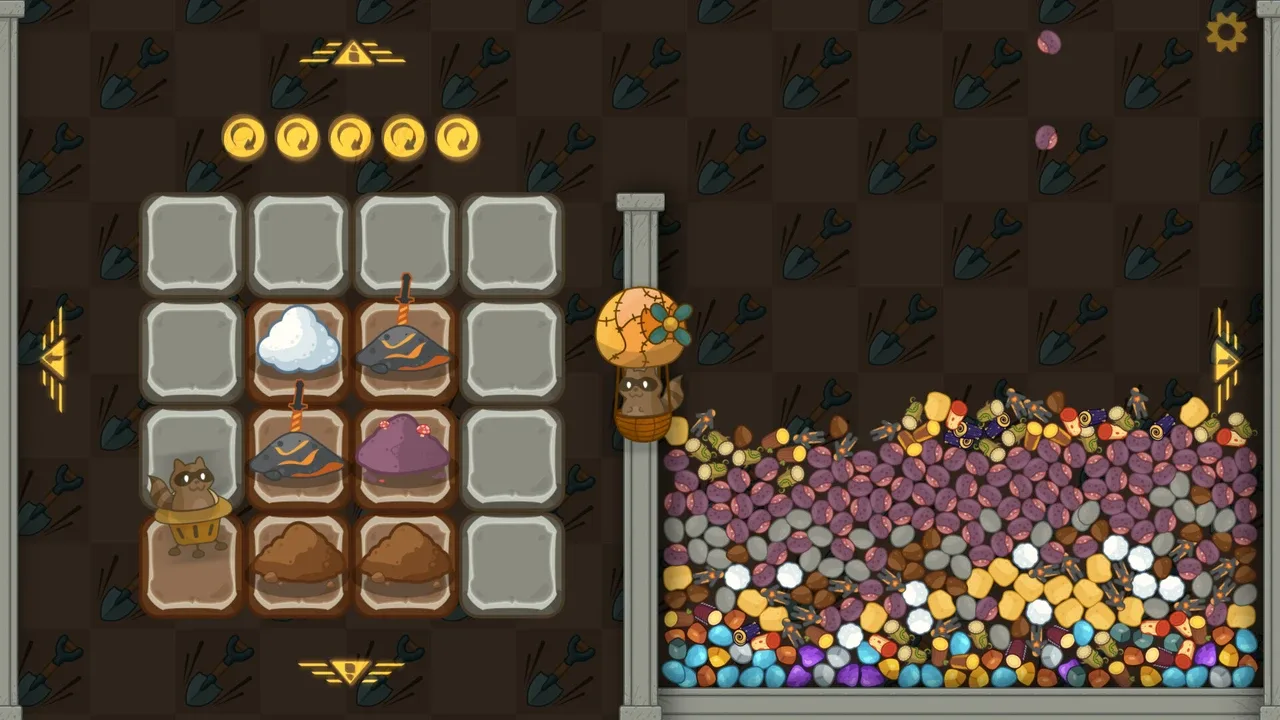Navigate left with the yellow arrow
Image resolution: width=1280 pixels, height=720 pixels.
click(54, 358)
